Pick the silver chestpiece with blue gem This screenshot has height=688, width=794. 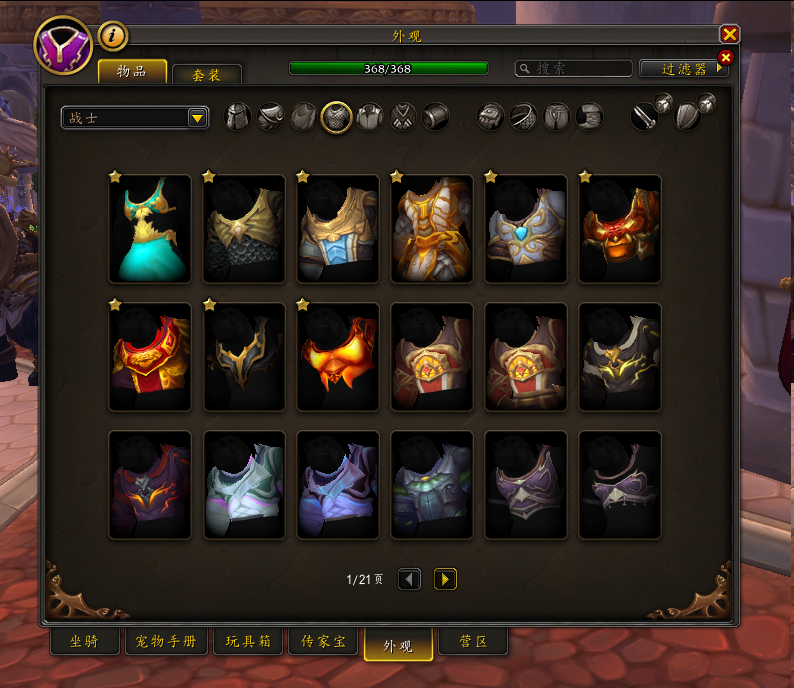coord(526,229)
